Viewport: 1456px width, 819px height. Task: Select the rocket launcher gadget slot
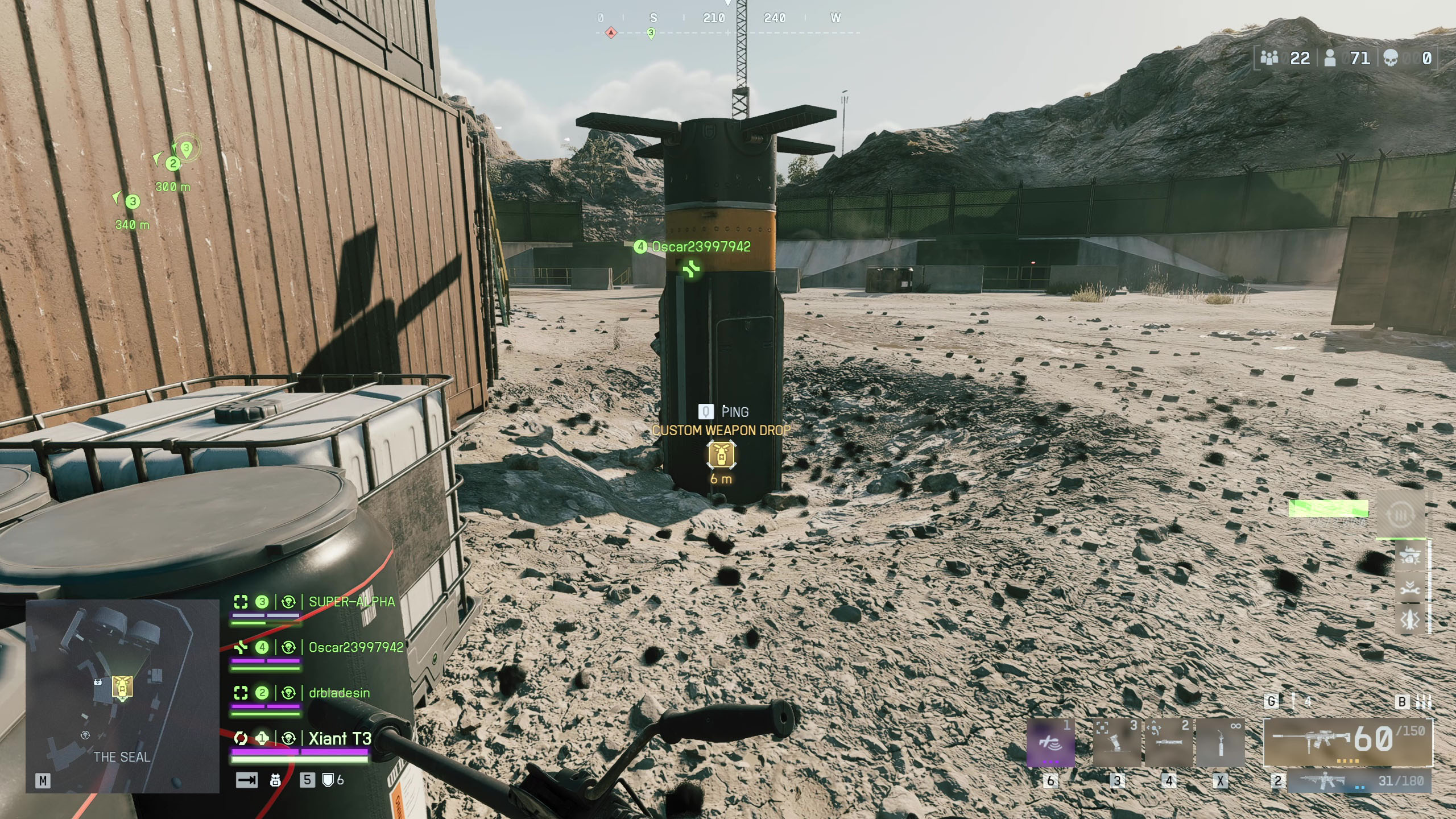pos(1168,743)
